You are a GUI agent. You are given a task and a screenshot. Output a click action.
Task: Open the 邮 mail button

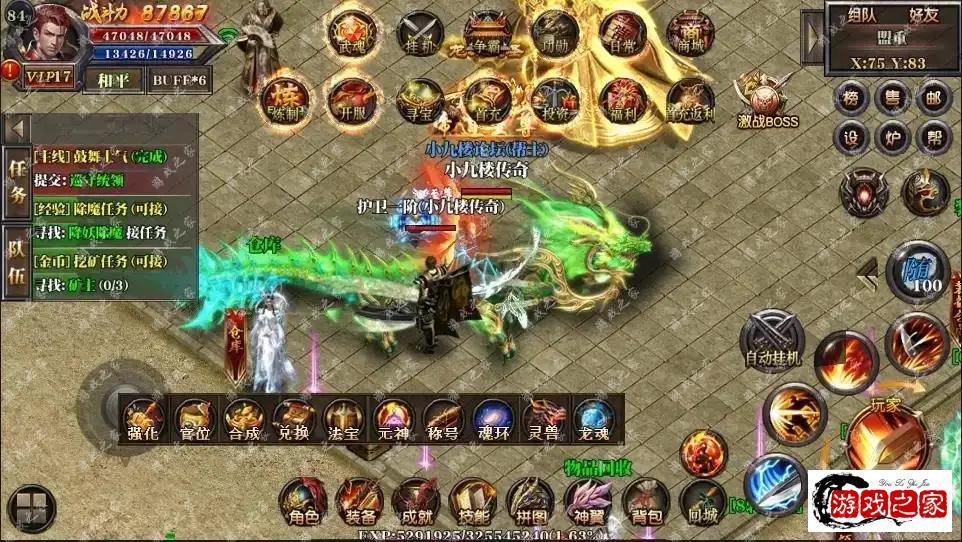point(933,98)
